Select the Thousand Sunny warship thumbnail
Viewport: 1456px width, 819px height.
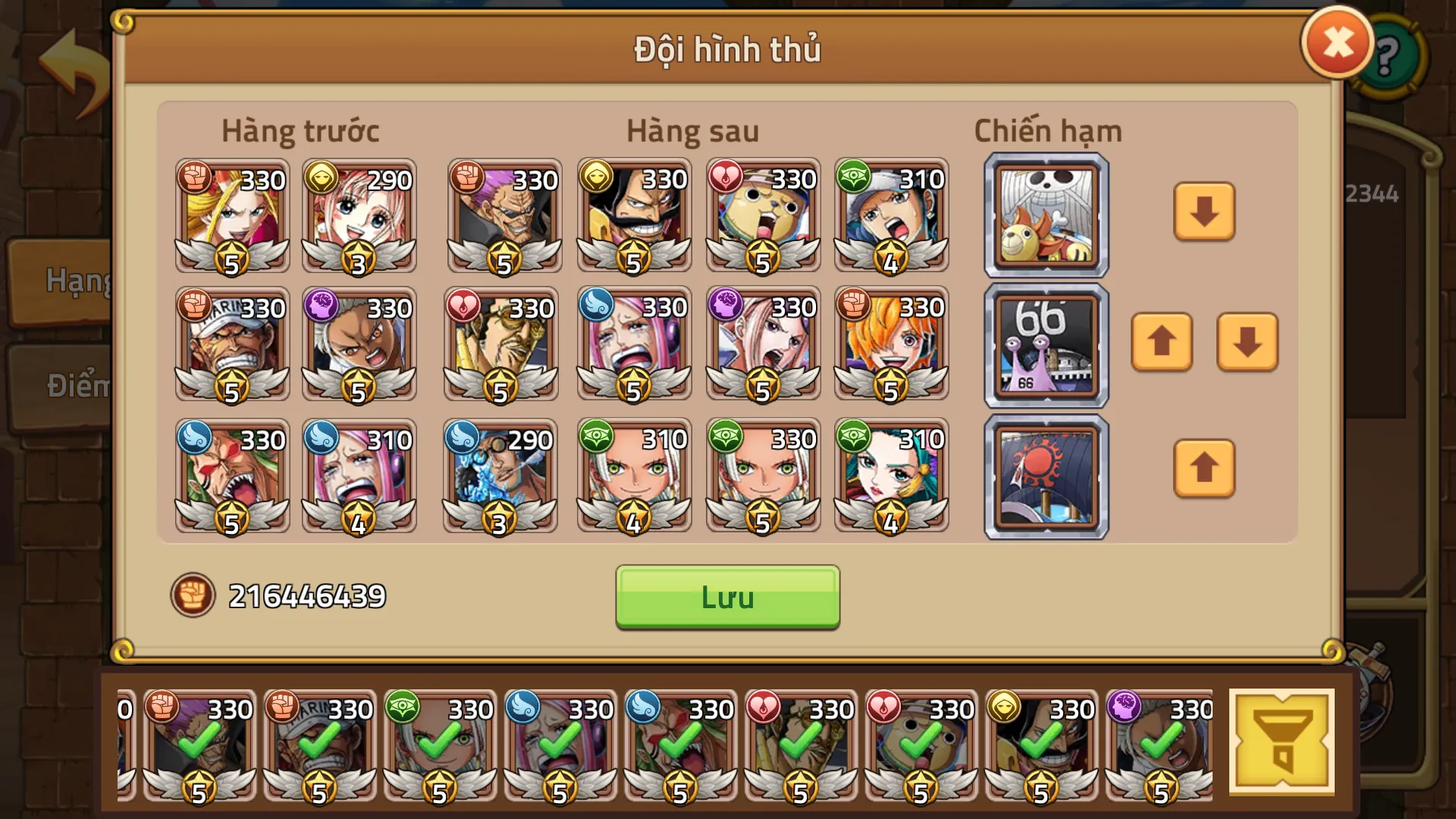pyautogui.click(x=1044, y=213)
